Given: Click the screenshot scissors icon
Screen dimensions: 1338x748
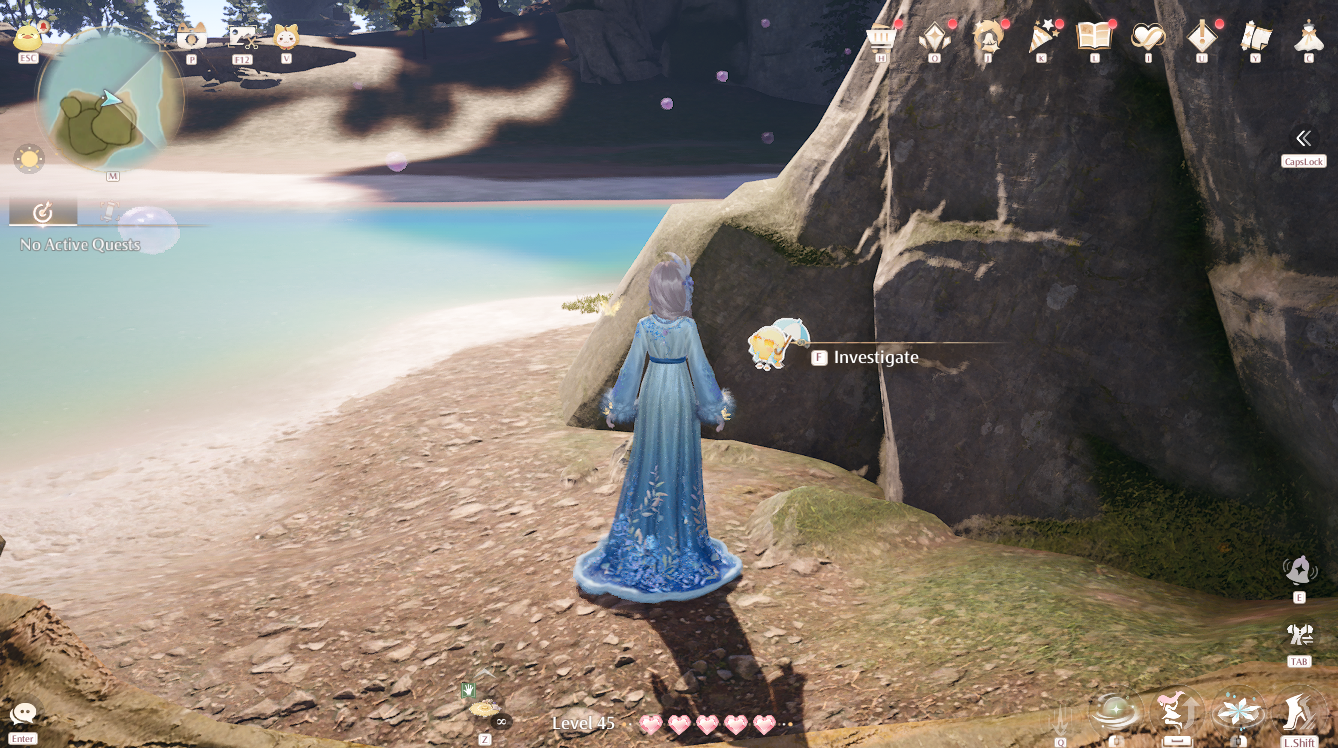Looking at the screenshot, I should click(243, 36).
